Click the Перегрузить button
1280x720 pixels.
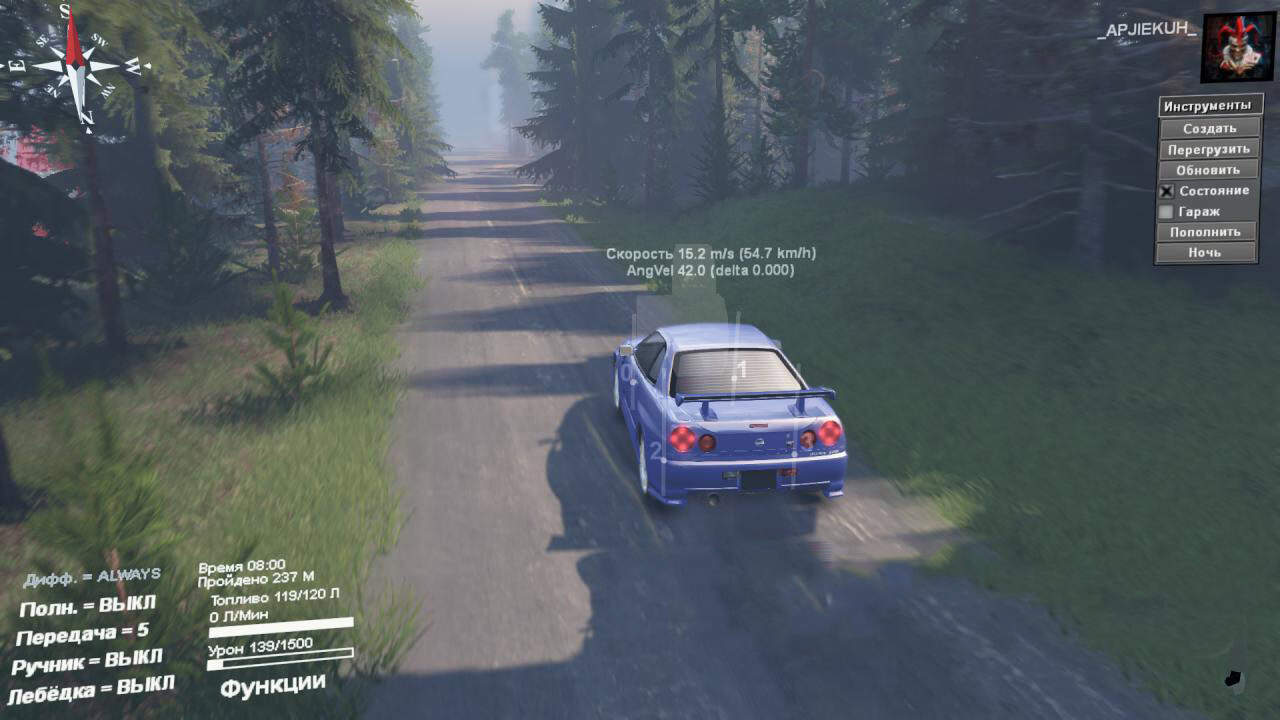(x=1208, y=149)
